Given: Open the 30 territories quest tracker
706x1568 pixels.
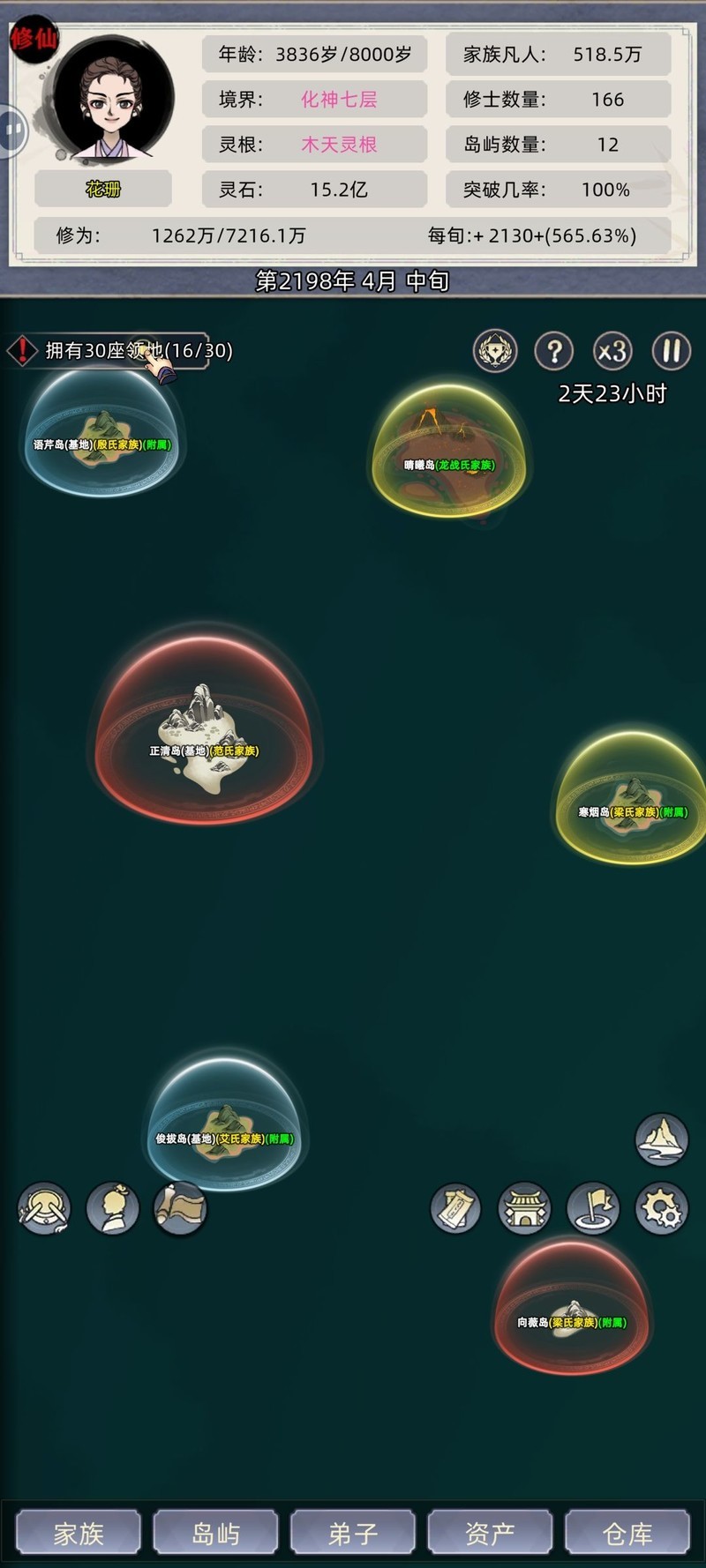Looking at the screenshot, I should coord(119,351).
